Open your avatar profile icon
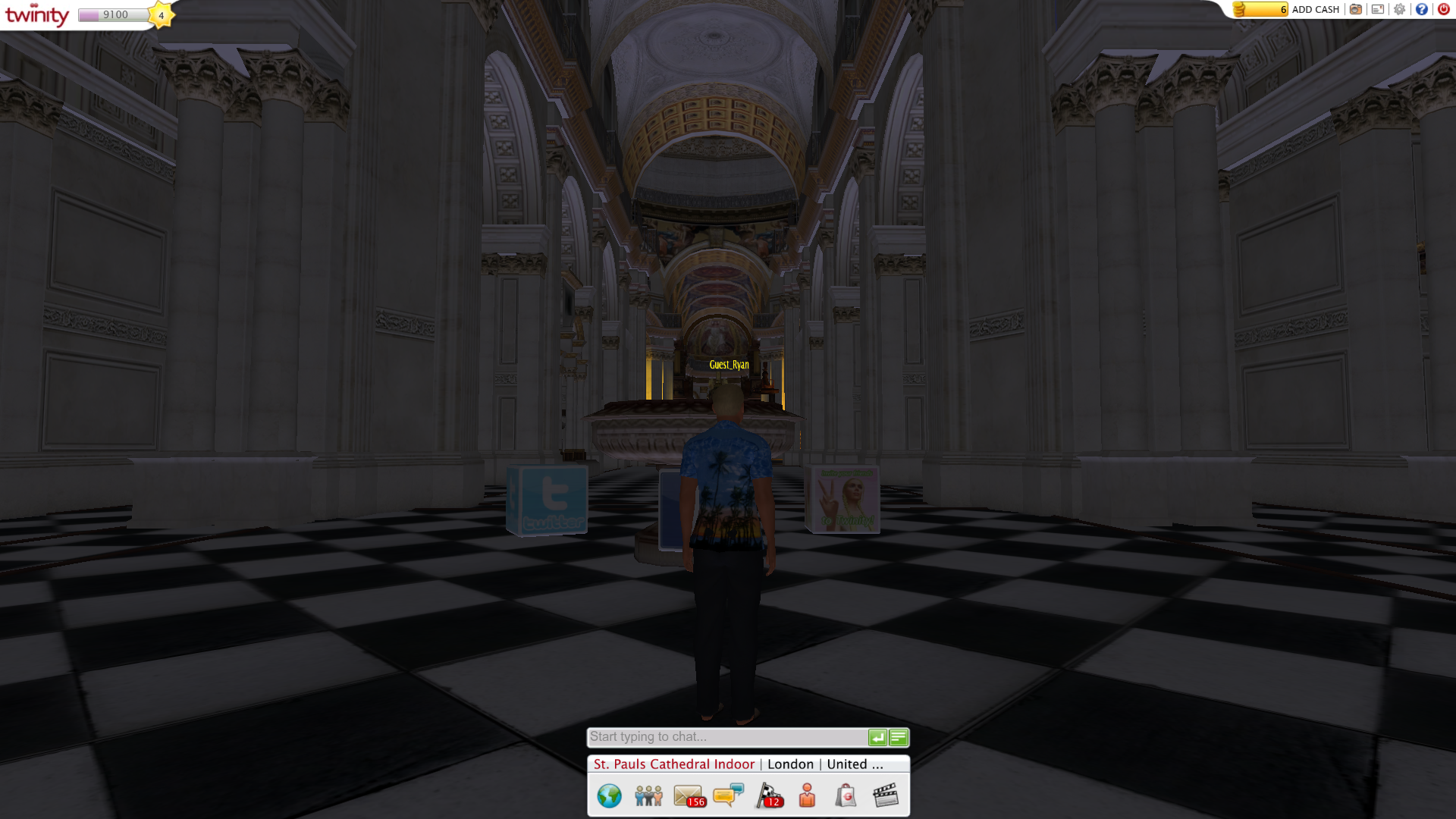This screenshot has width=1456, height=819. pyautogui.click(x=805, y=796)
